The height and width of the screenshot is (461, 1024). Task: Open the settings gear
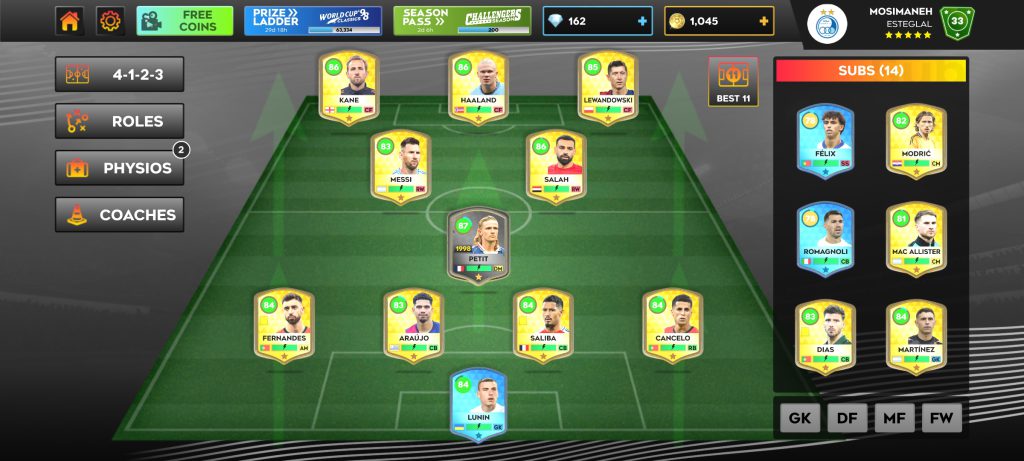click(109, 21)
